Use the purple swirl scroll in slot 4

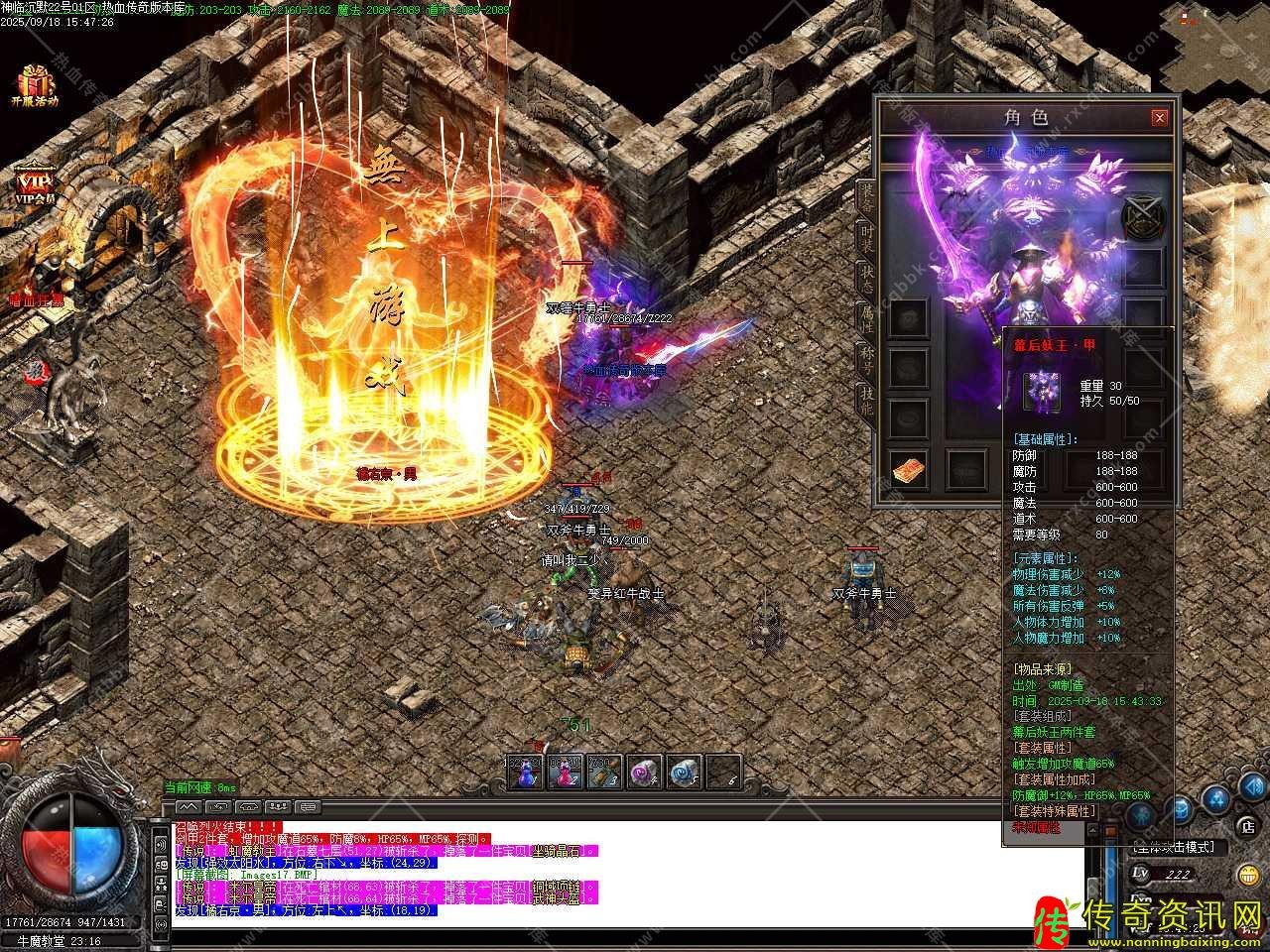tap(645, 771)
